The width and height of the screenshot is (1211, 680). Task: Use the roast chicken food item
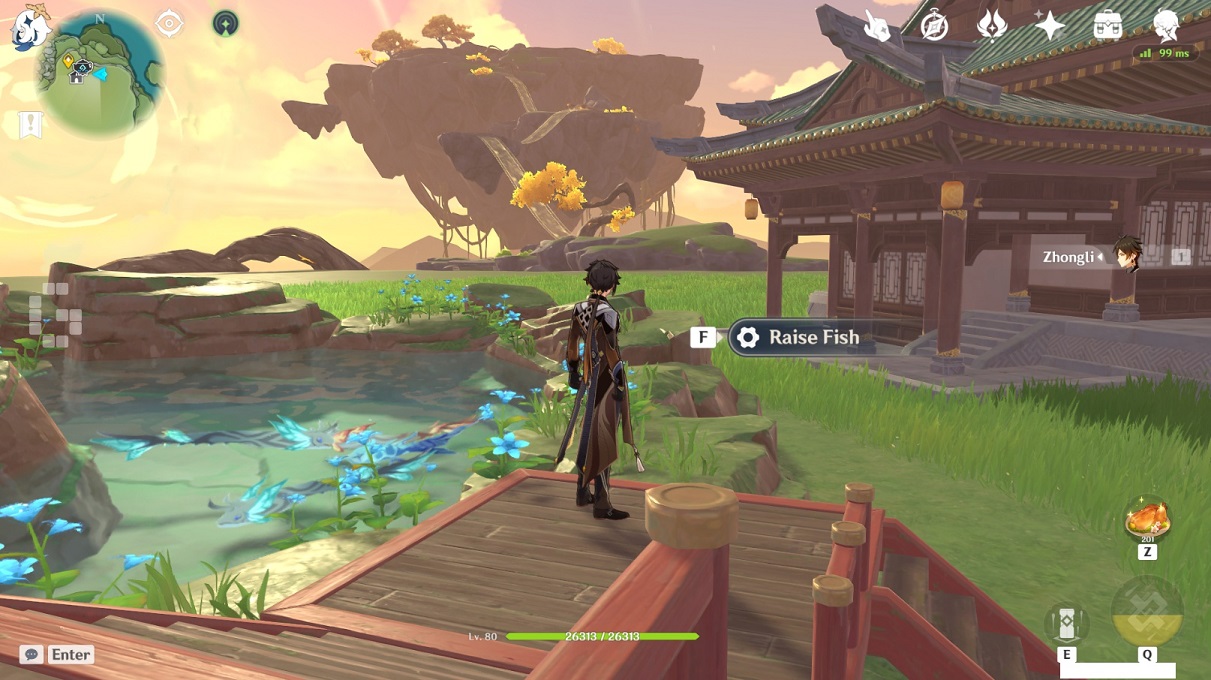(x=1146, y=521)
